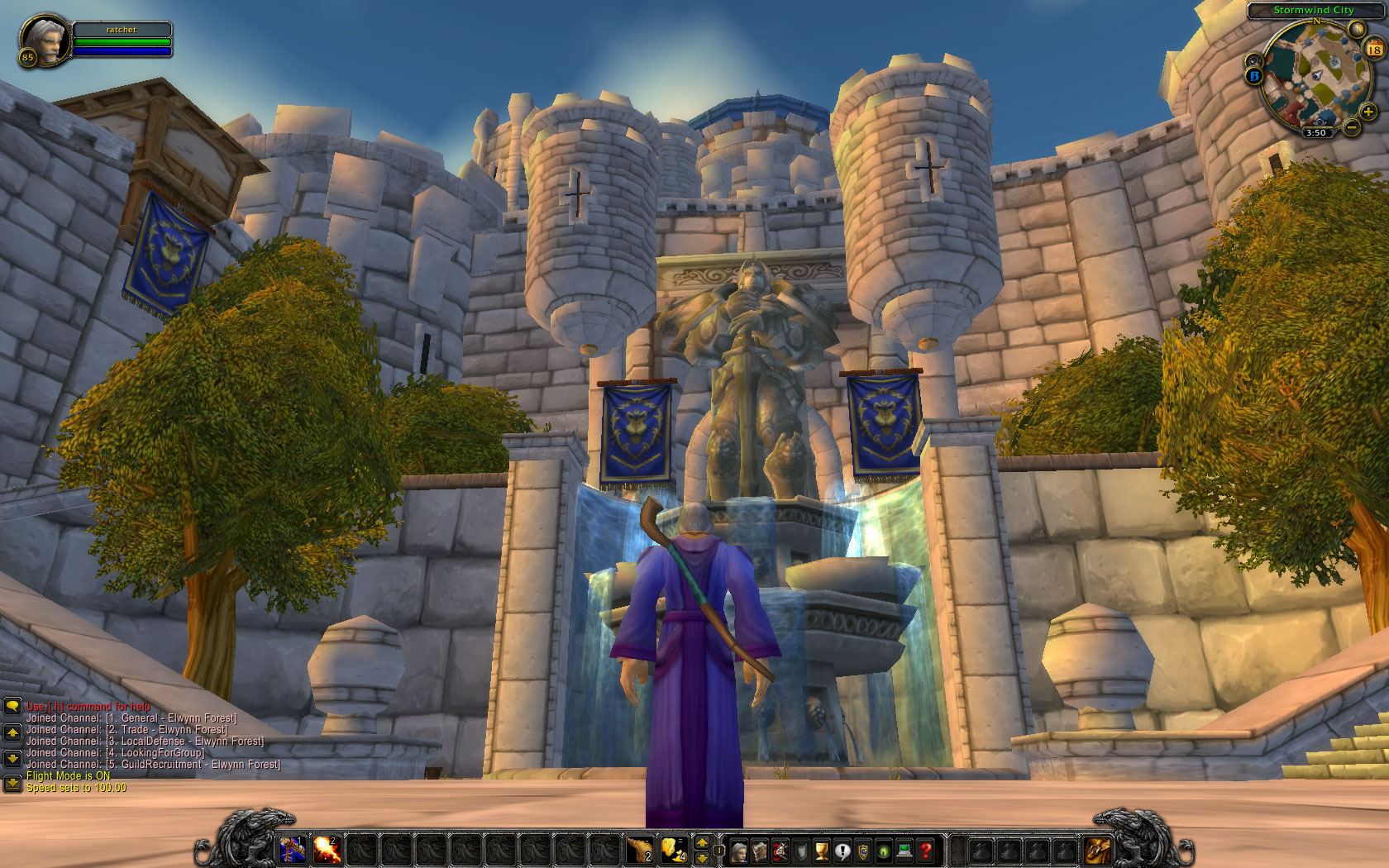Image resolution: width=1389 pixels, height=868 pixels.
Task: Zoom out the minimap with the minus button
Action: click(1351, 126)
